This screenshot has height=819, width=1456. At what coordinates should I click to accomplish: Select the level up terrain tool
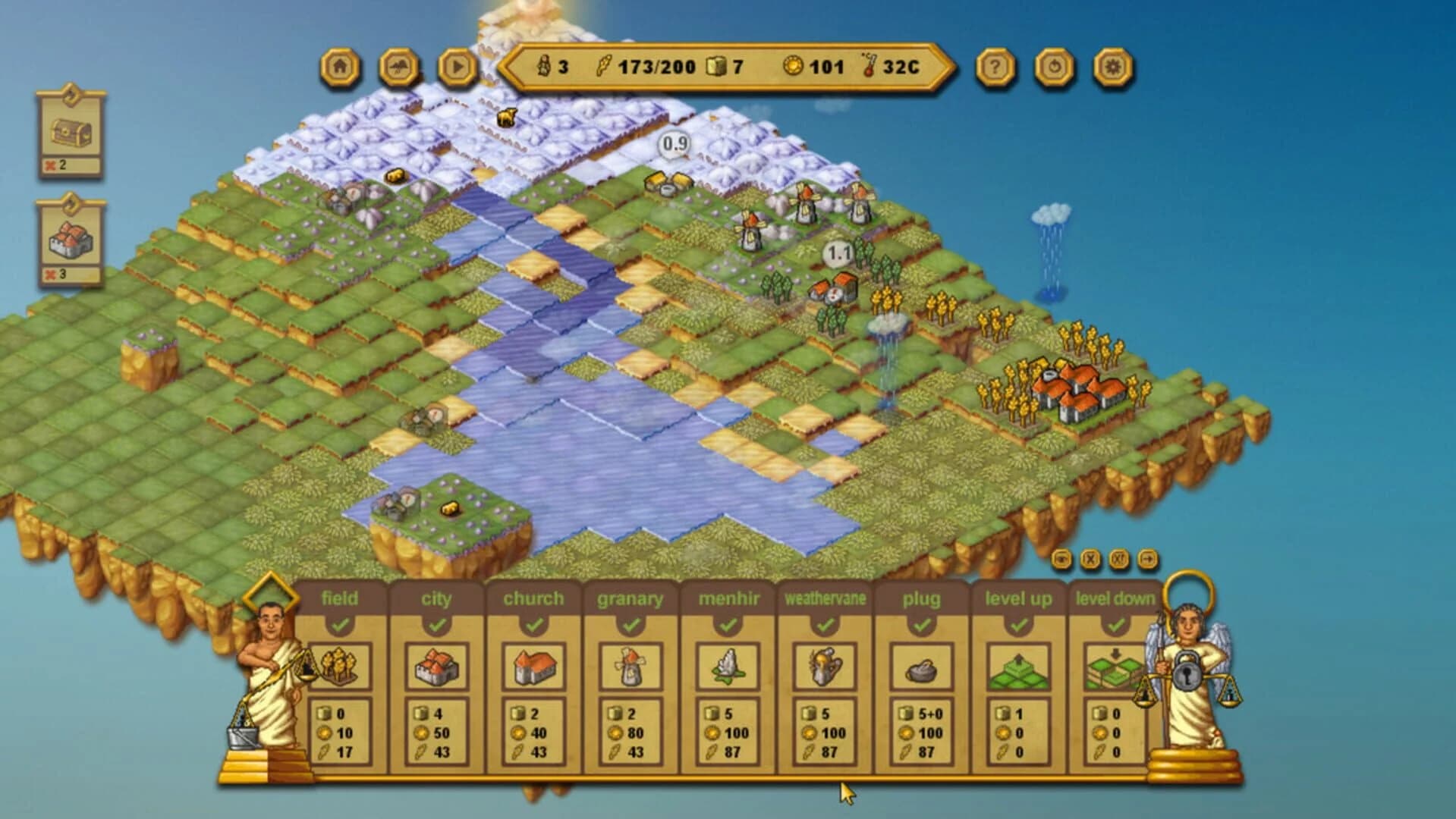coord(1018,667)
